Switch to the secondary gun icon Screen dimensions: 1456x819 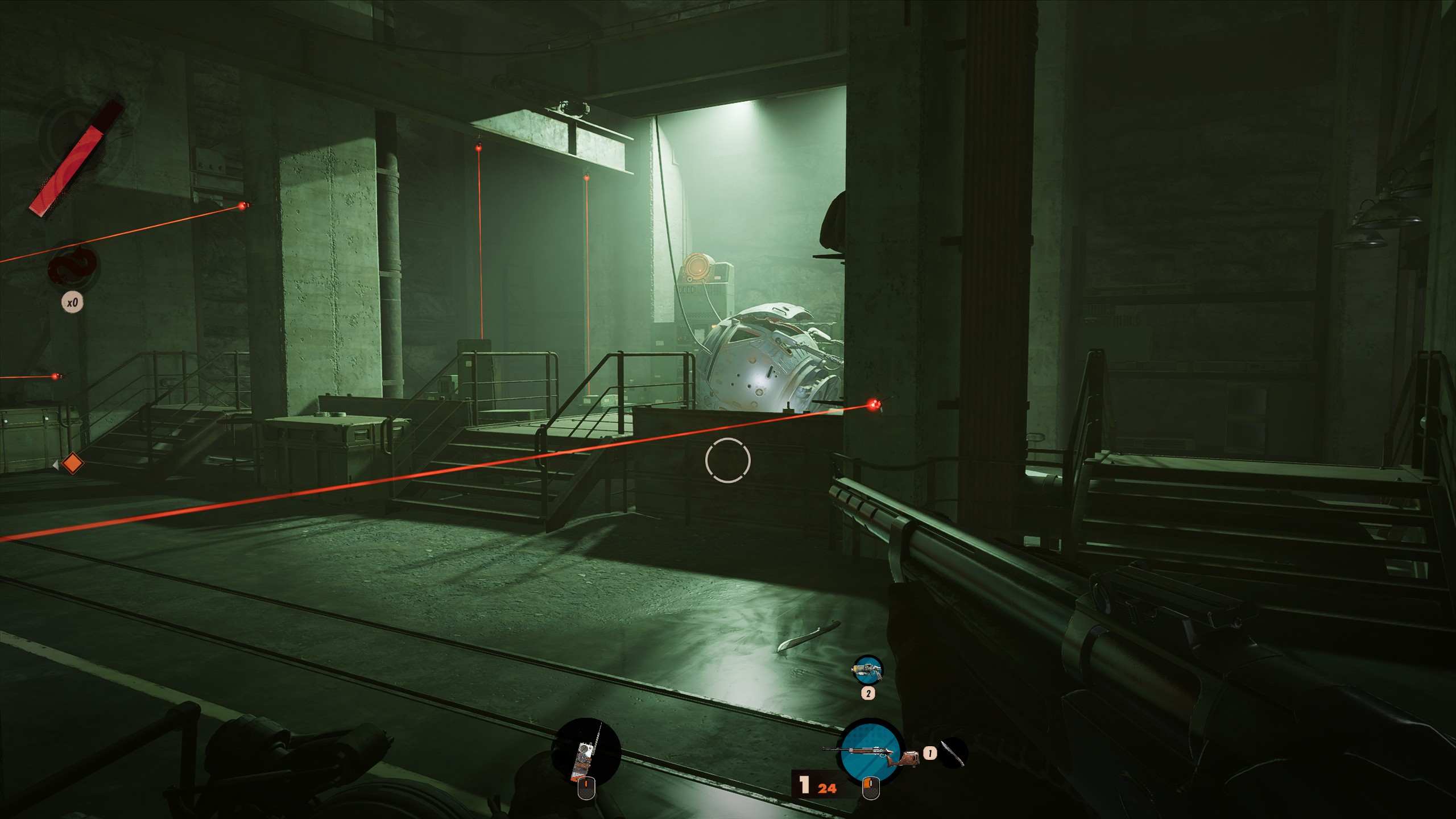(x=867, y=670)
